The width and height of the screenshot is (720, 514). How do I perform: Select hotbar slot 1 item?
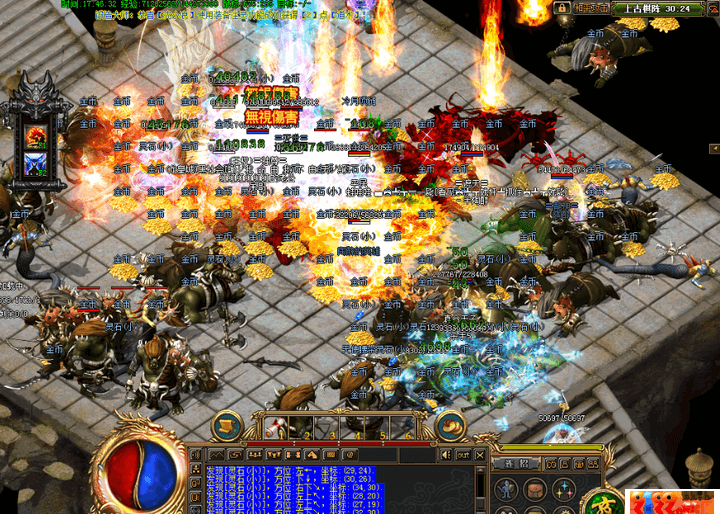(278, 427)
